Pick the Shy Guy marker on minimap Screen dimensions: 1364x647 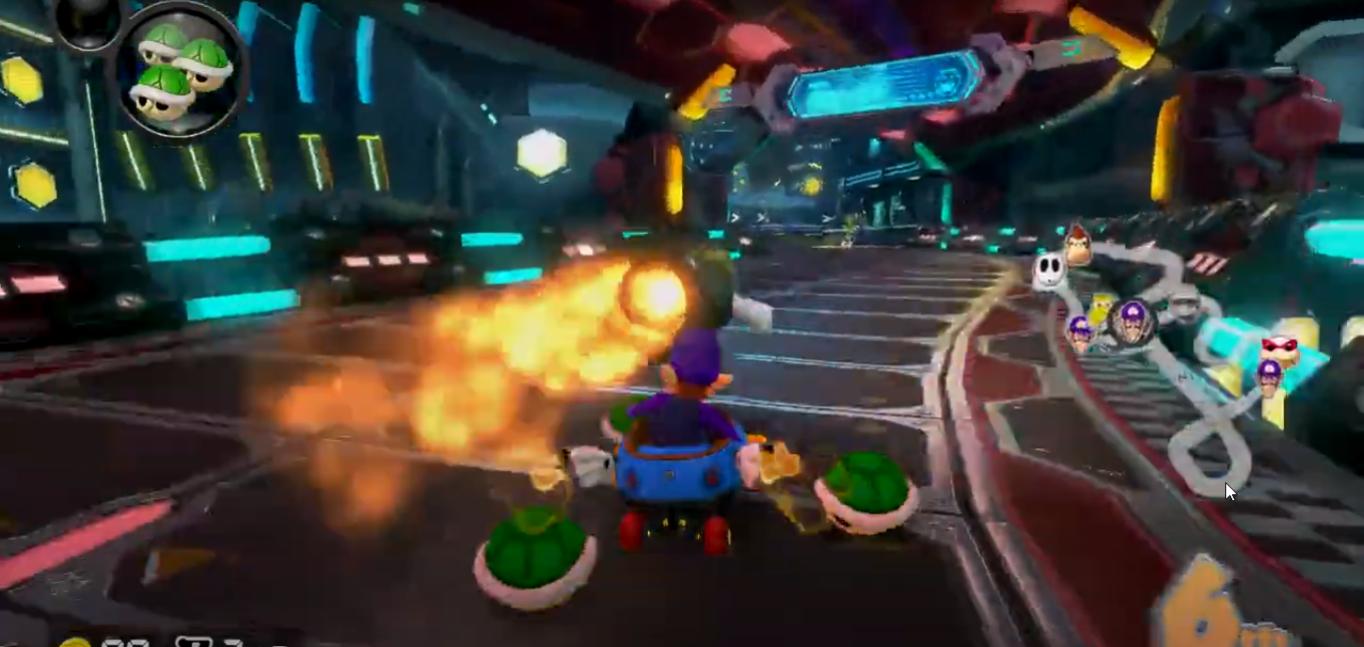[1048, 272]
